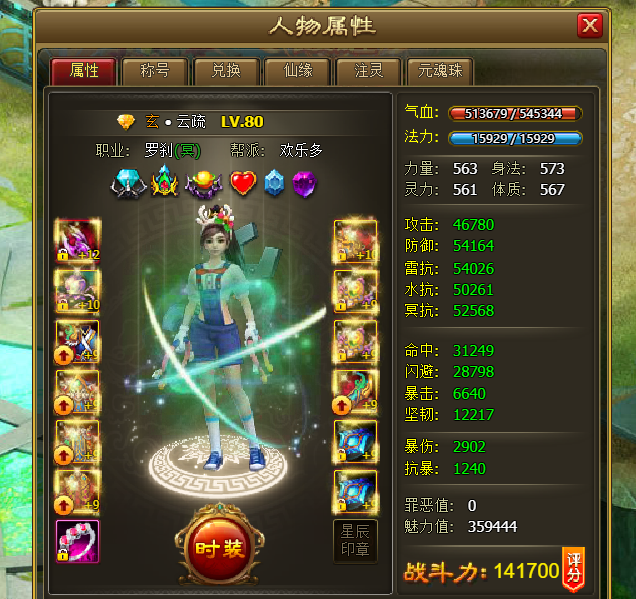Click the red heart icon

244,183
